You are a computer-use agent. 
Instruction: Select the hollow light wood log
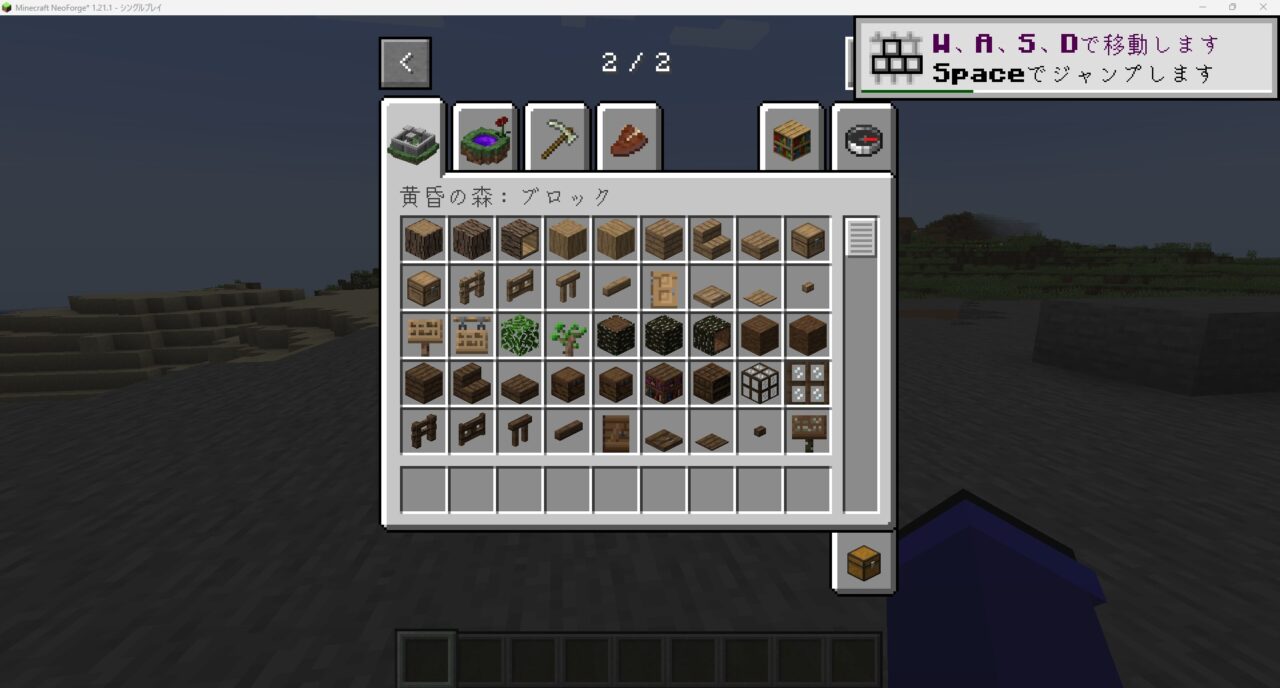point(520,240)
